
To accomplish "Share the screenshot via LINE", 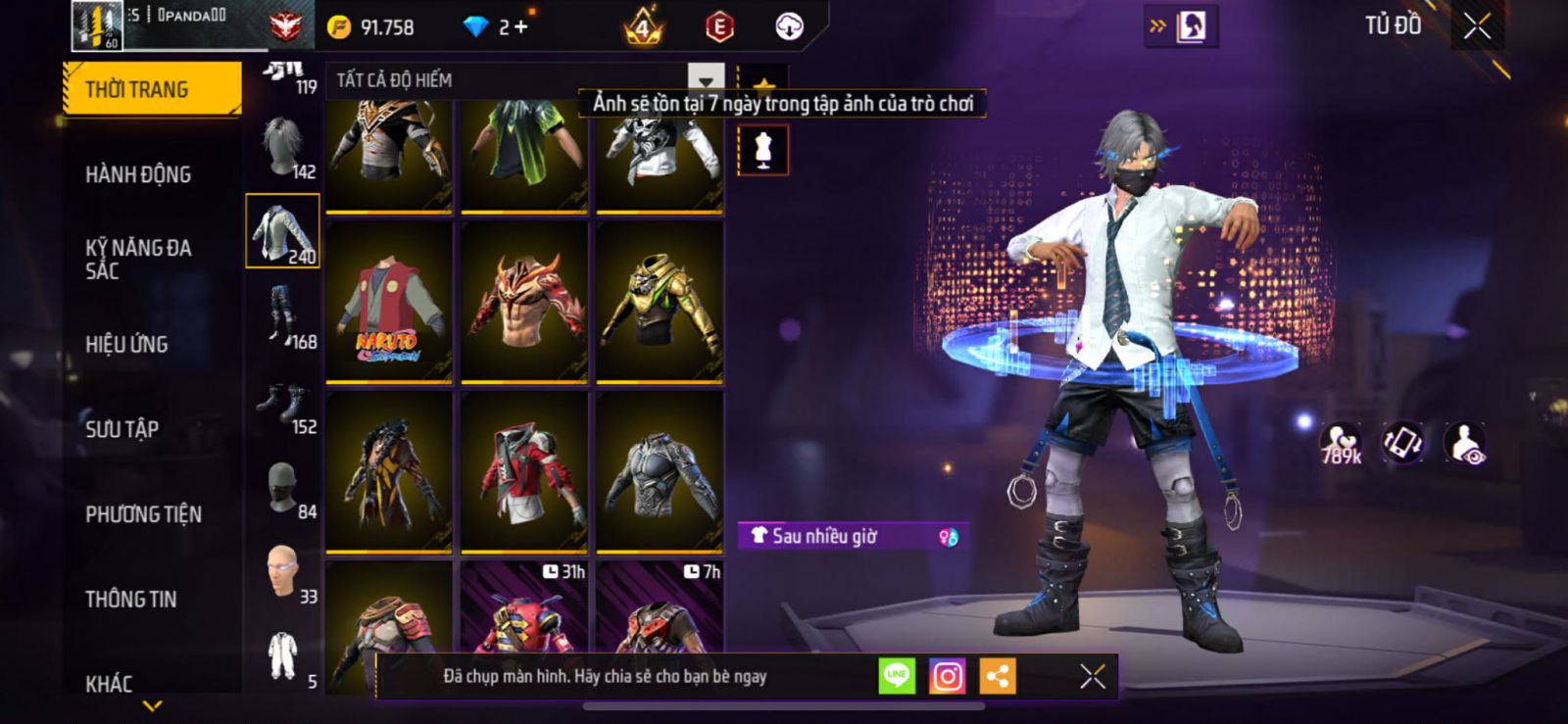I will 896,676.
